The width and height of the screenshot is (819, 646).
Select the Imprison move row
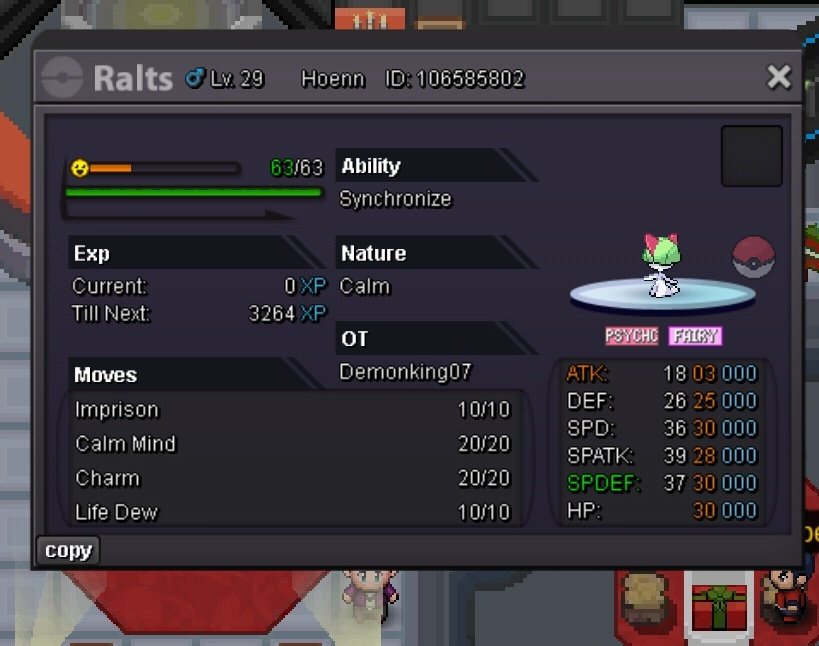(x=292, y=410)
